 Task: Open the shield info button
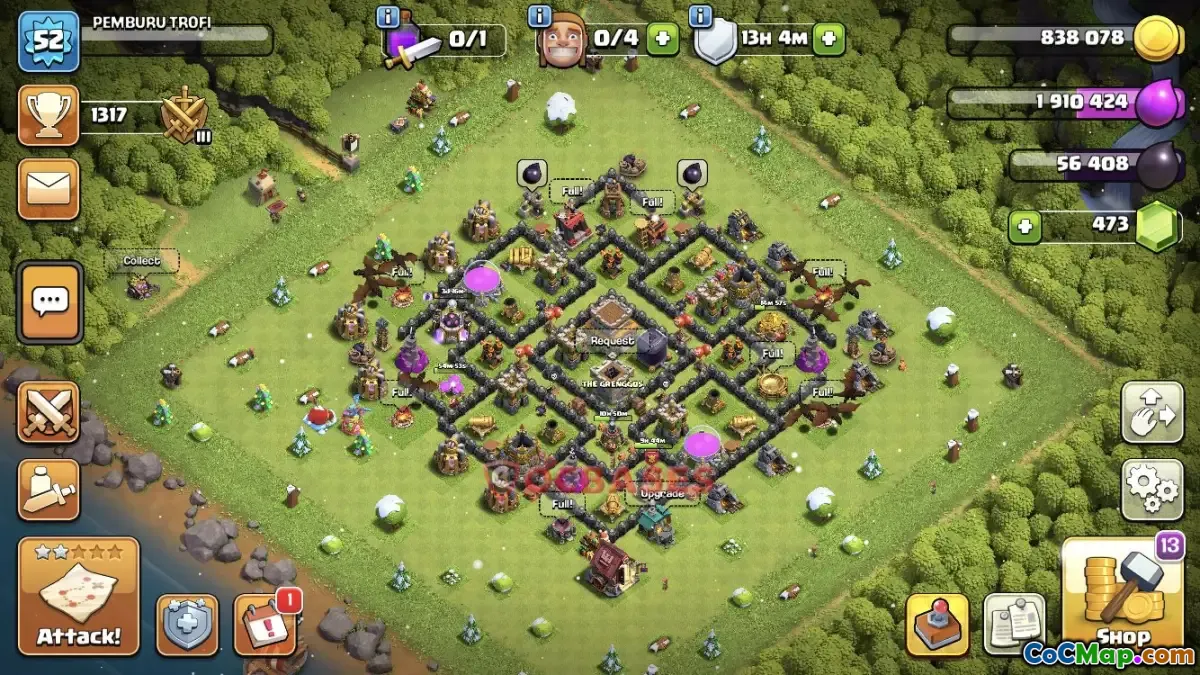coord(701,18)
